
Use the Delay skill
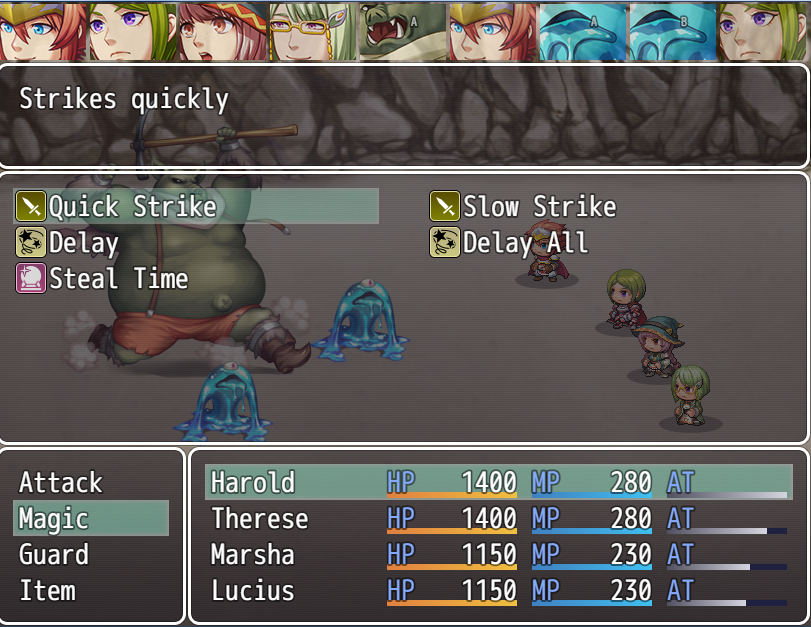pos(84,243)
